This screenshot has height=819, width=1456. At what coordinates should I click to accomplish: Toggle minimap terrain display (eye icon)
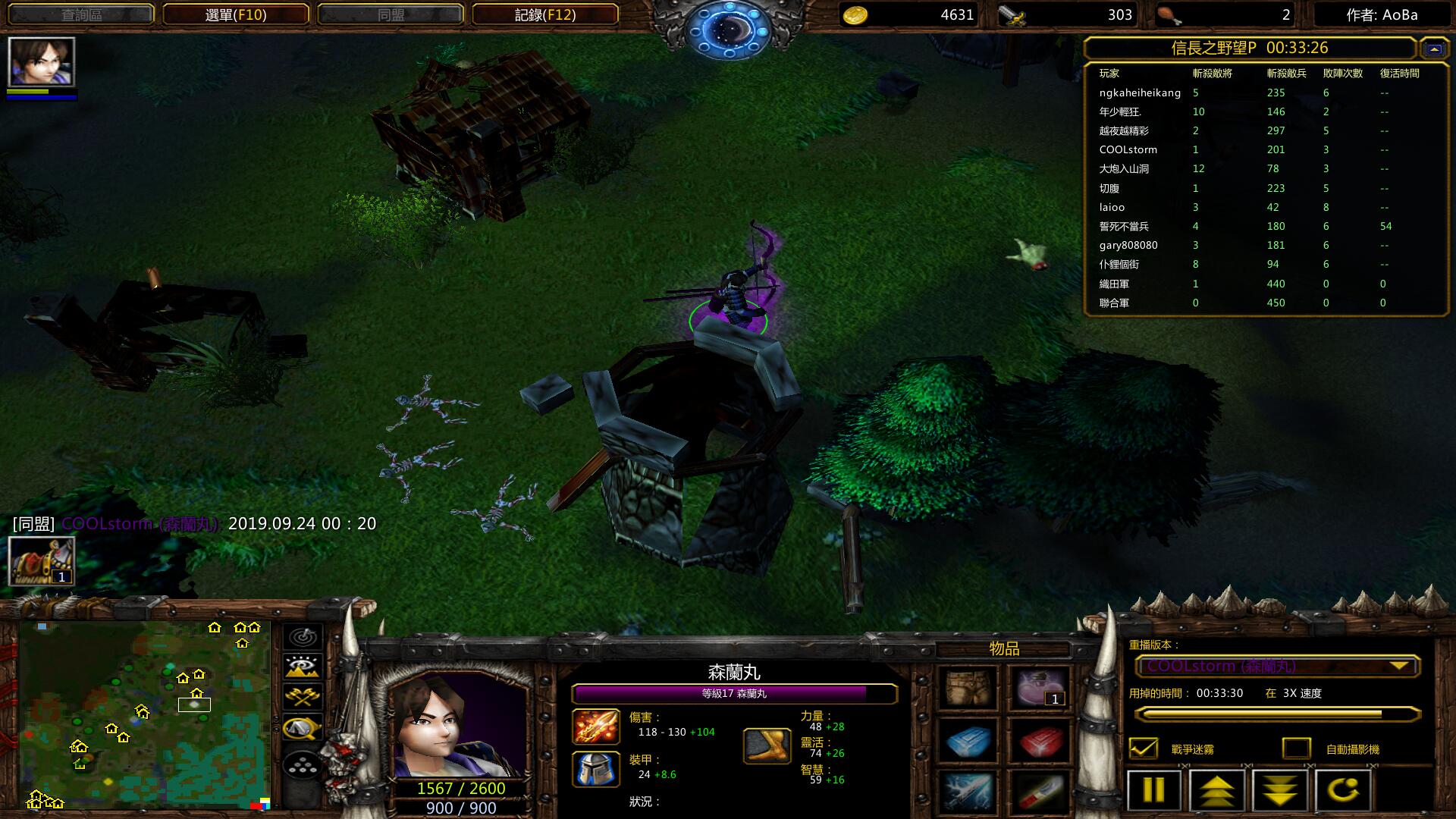(303, 667)
